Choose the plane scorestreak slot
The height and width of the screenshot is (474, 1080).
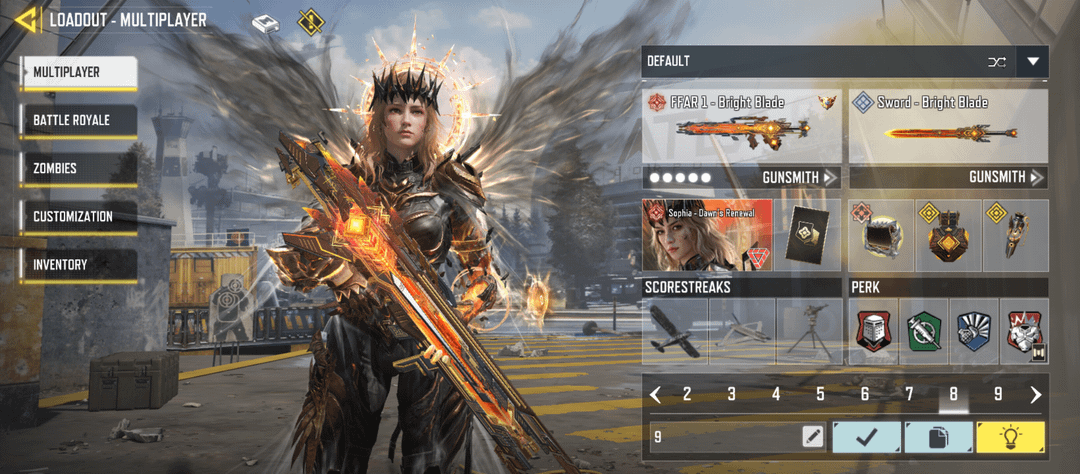(x=675, y=332)
